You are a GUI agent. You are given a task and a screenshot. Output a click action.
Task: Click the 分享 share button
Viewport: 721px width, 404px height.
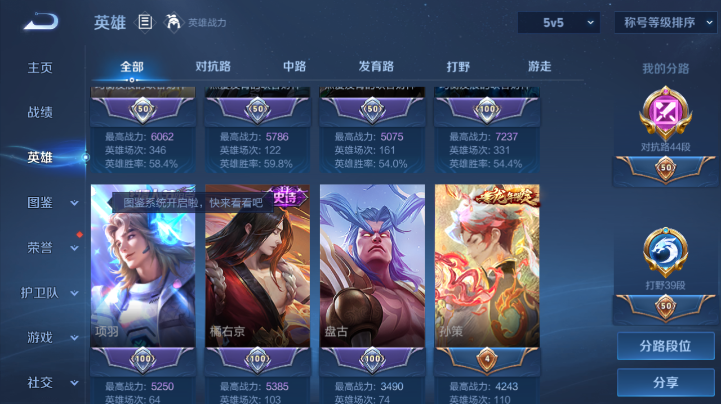[665, 382]
